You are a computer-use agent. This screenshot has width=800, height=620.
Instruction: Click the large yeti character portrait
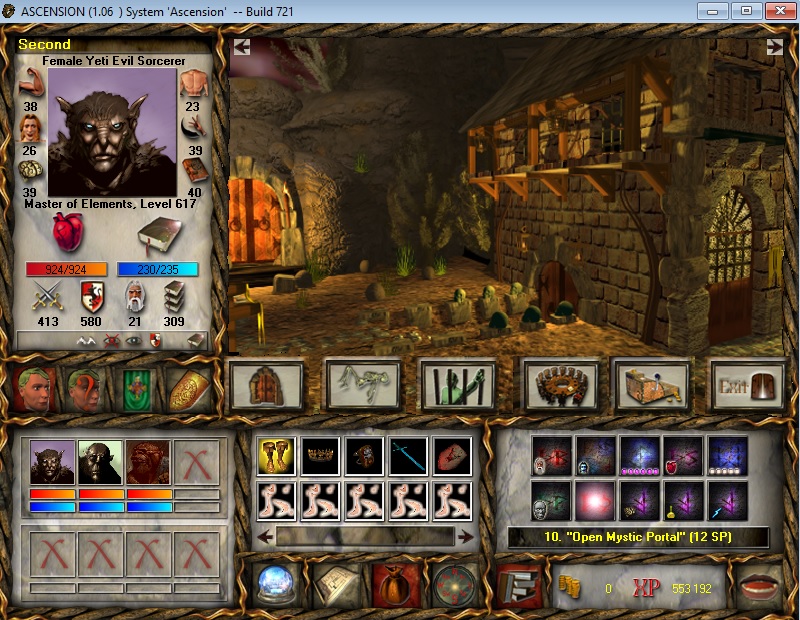(111, 132)
